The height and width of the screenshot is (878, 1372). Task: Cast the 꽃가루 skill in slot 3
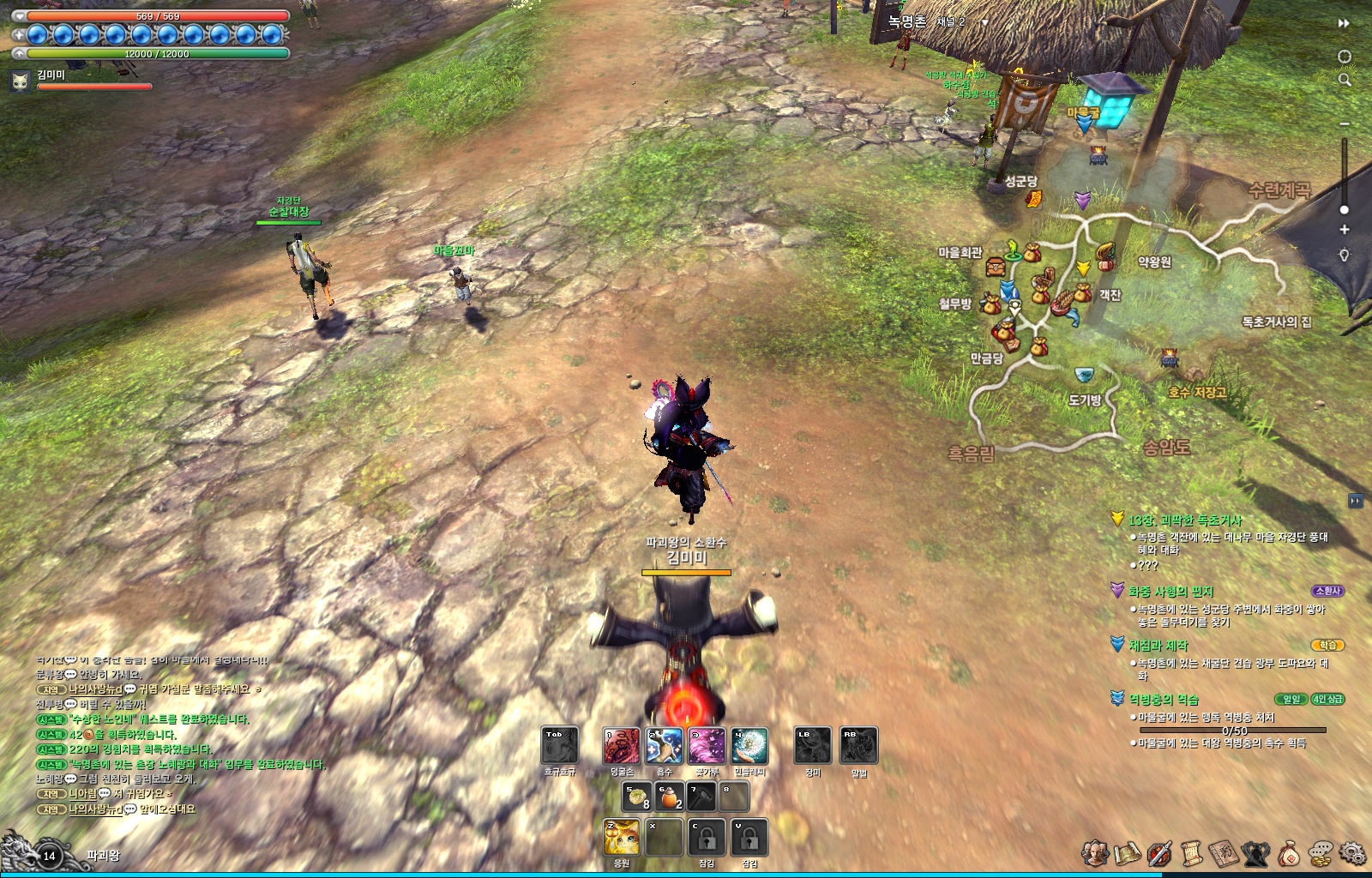click(x=707, y=747)
